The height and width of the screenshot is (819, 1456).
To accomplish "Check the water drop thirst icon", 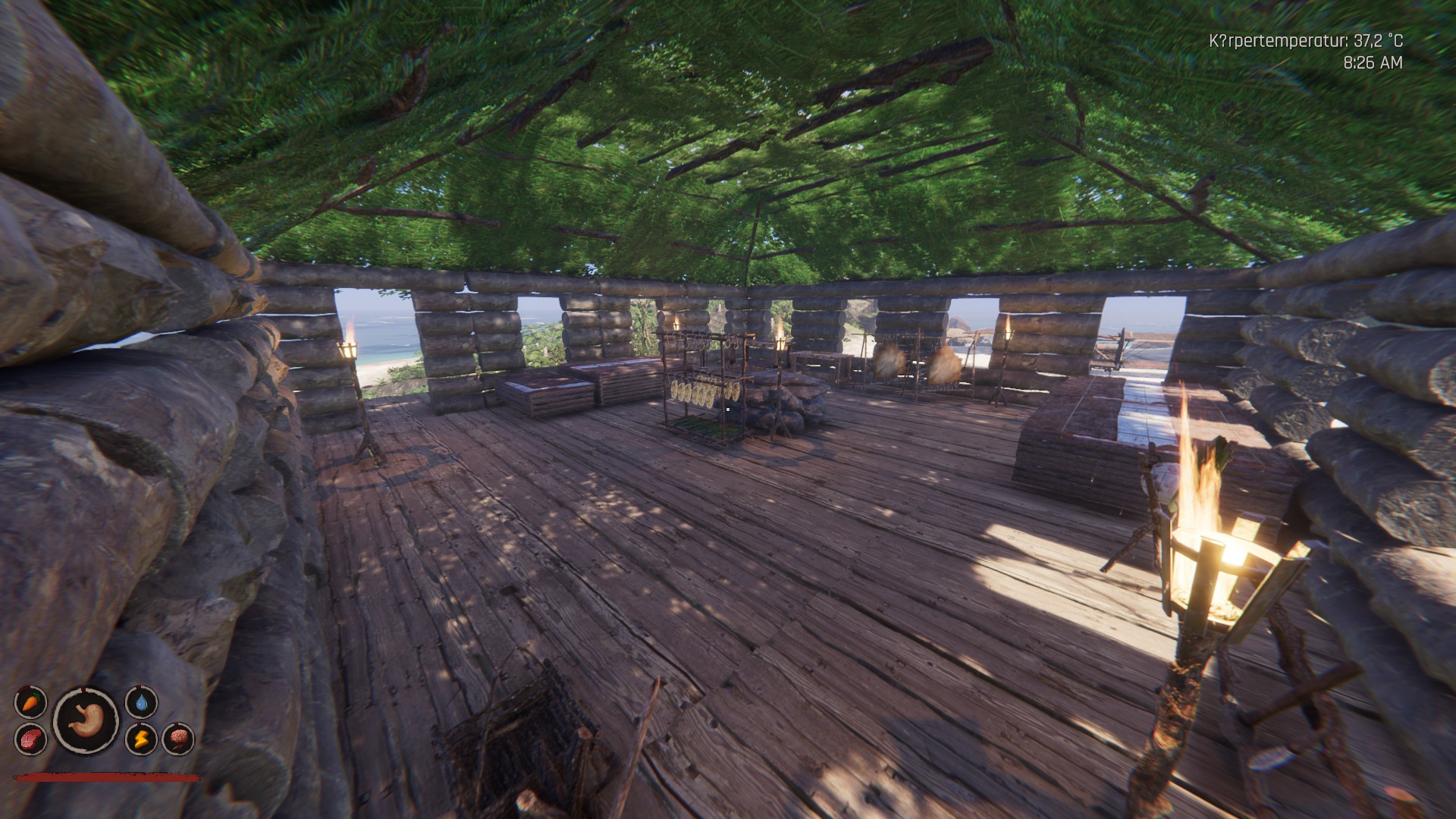I will [x=141, y=702].
